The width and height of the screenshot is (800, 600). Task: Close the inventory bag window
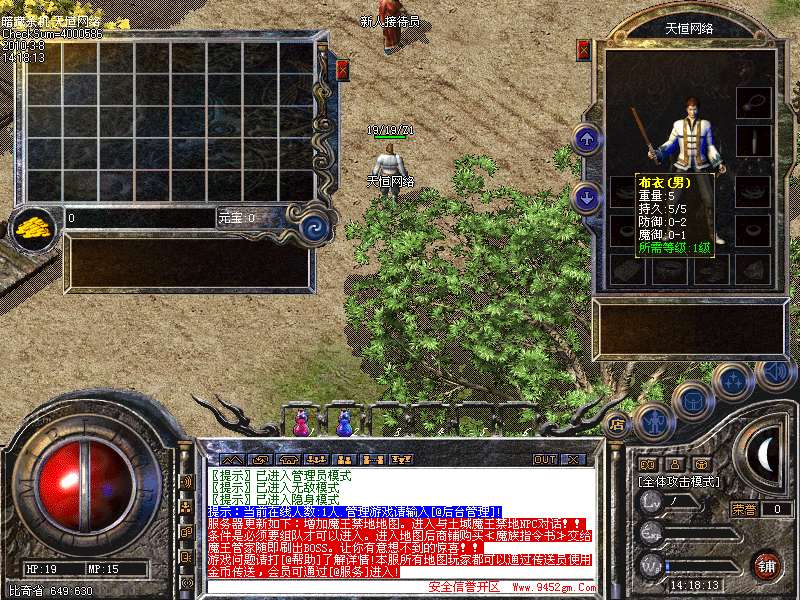pos(343,70)
